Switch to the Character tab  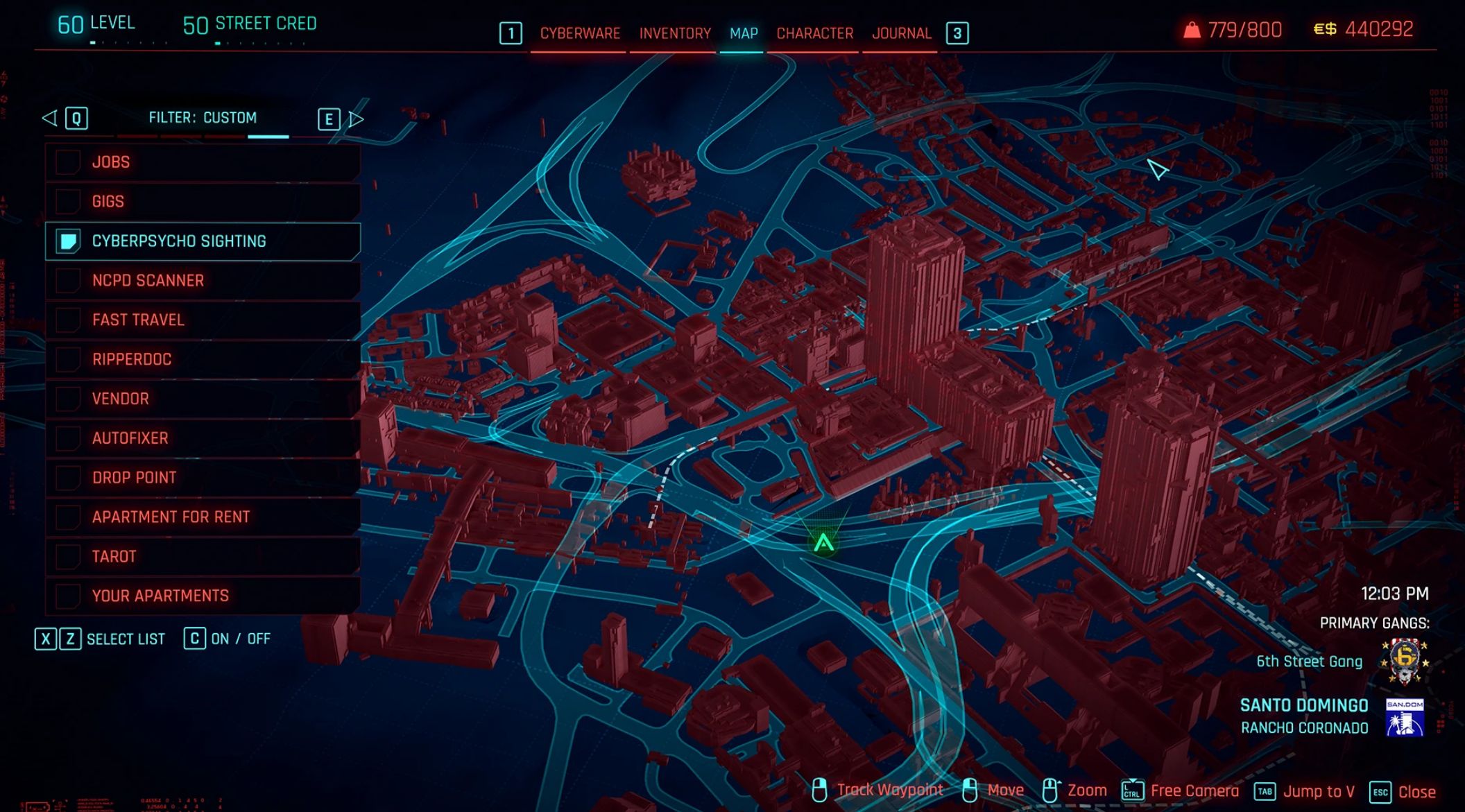pyautogui.click(x=816, y=33)
